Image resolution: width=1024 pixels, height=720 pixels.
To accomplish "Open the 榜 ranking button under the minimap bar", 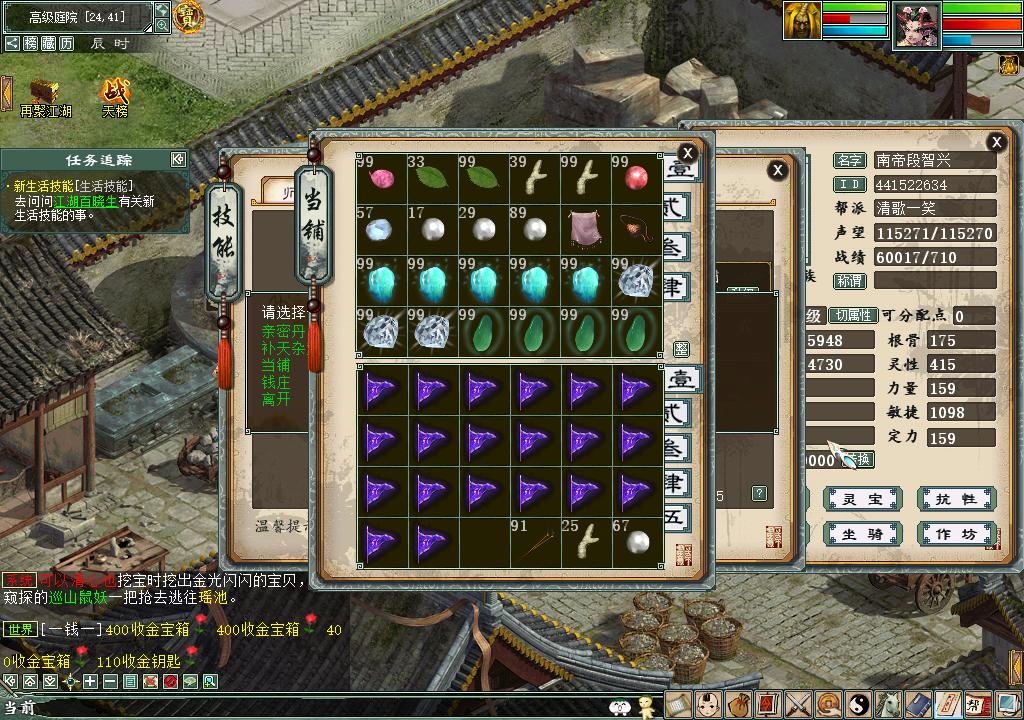I will coord(30,44).
